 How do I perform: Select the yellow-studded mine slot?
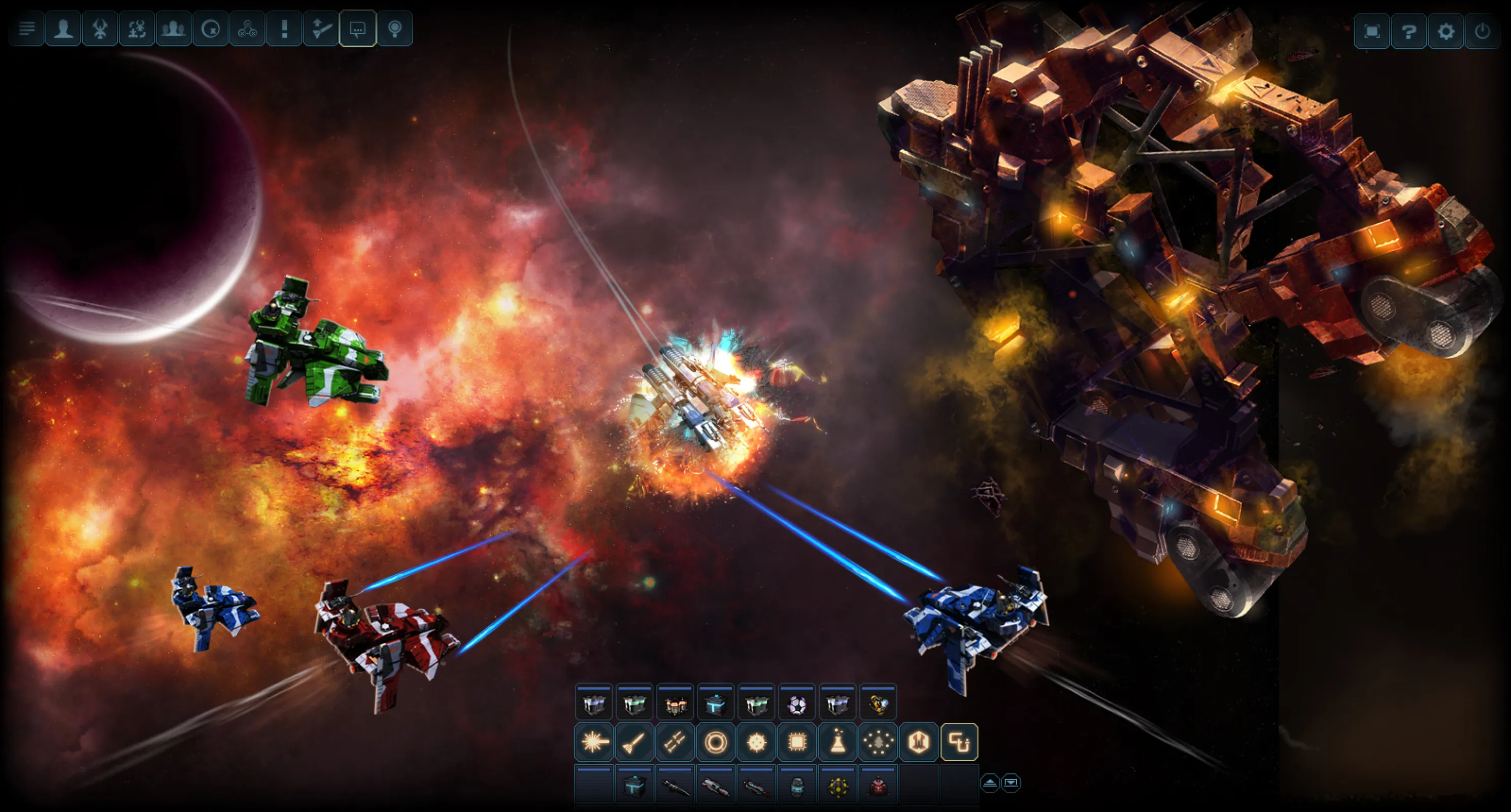(x=837, y=785)
